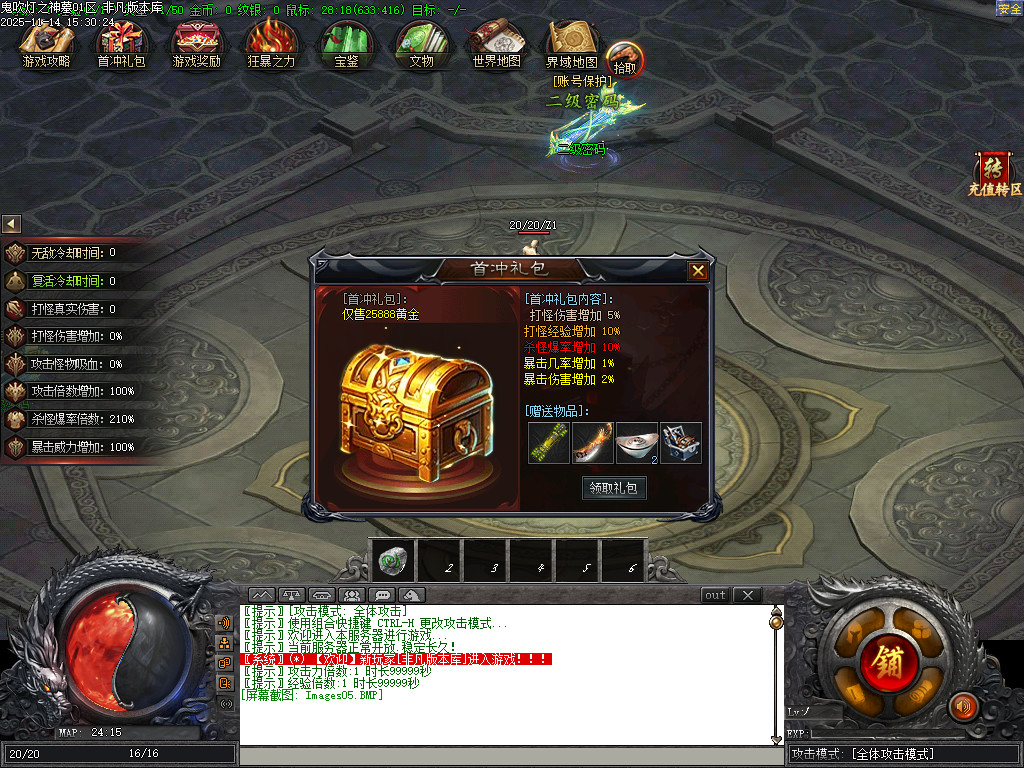Select the knife item in the gift rewards
1024x768 pixels.
592,443
